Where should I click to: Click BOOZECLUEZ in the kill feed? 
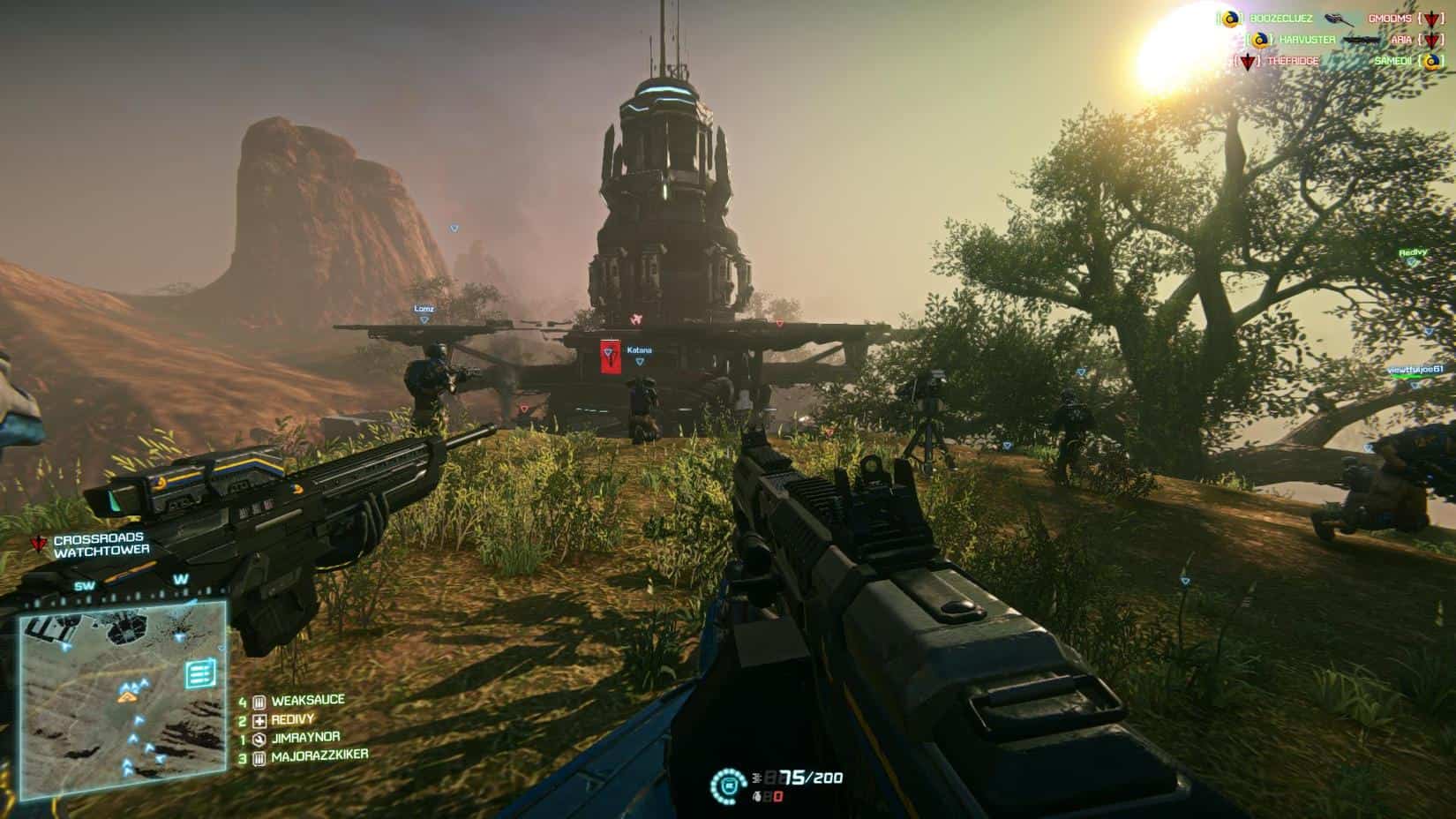pyautogui.click(x=1281, y=19)
